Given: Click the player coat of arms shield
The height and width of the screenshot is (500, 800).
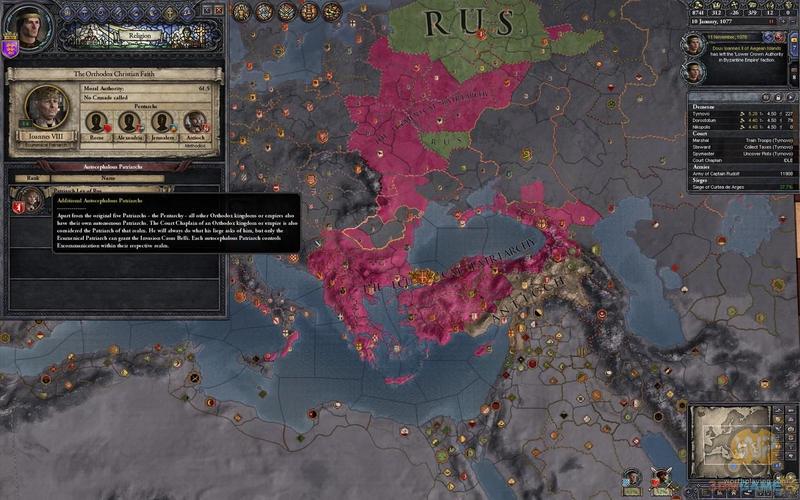Looking at the screenshot, I should coord(10,48).
